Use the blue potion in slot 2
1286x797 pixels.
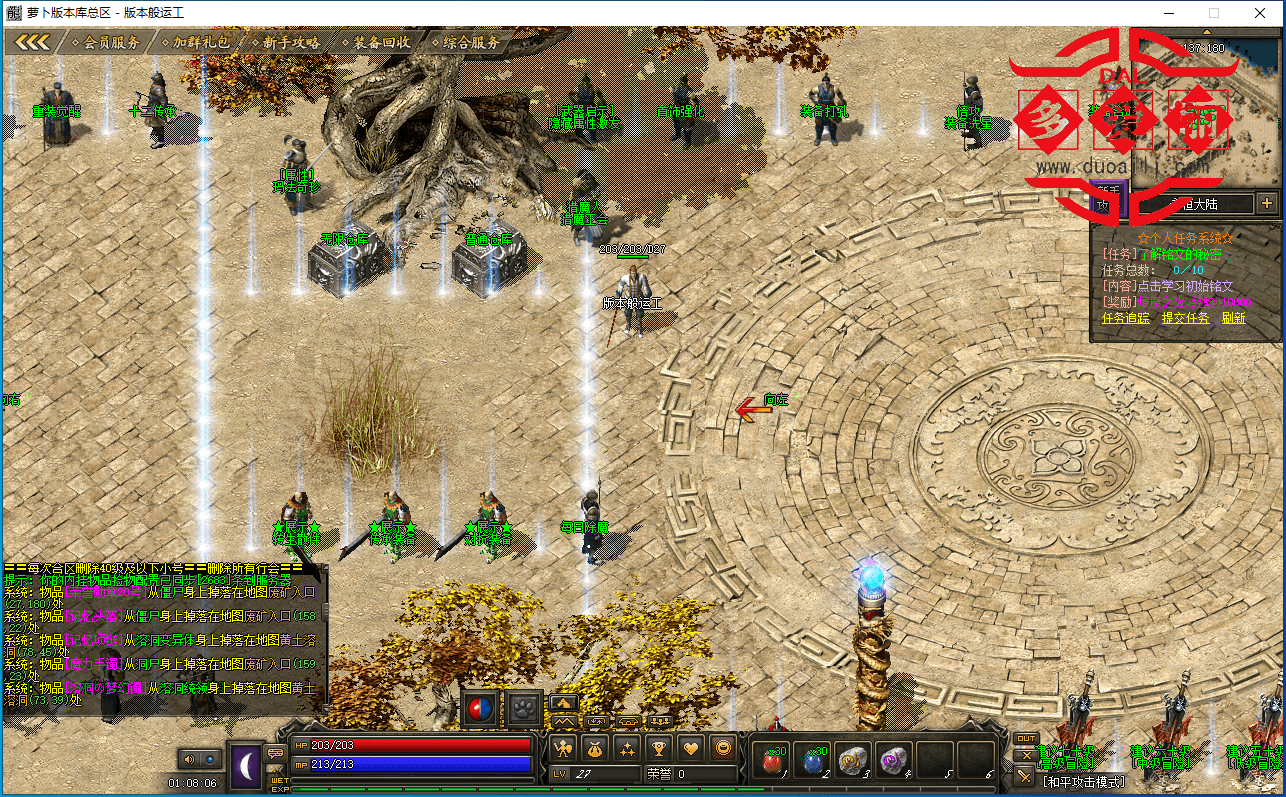[811, 761]
